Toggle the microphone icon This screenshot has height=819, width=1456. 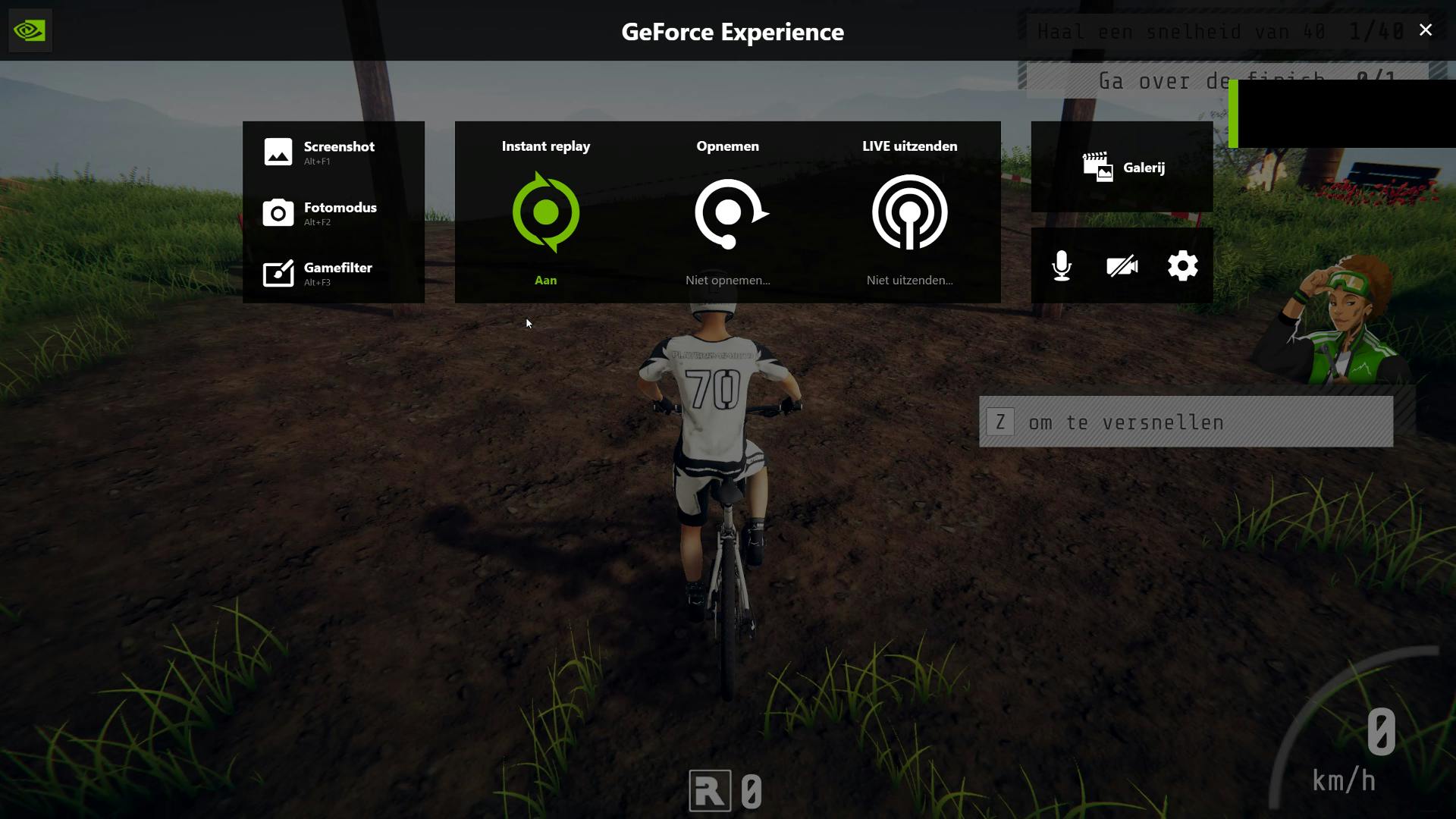click(x=1062, y=266)
